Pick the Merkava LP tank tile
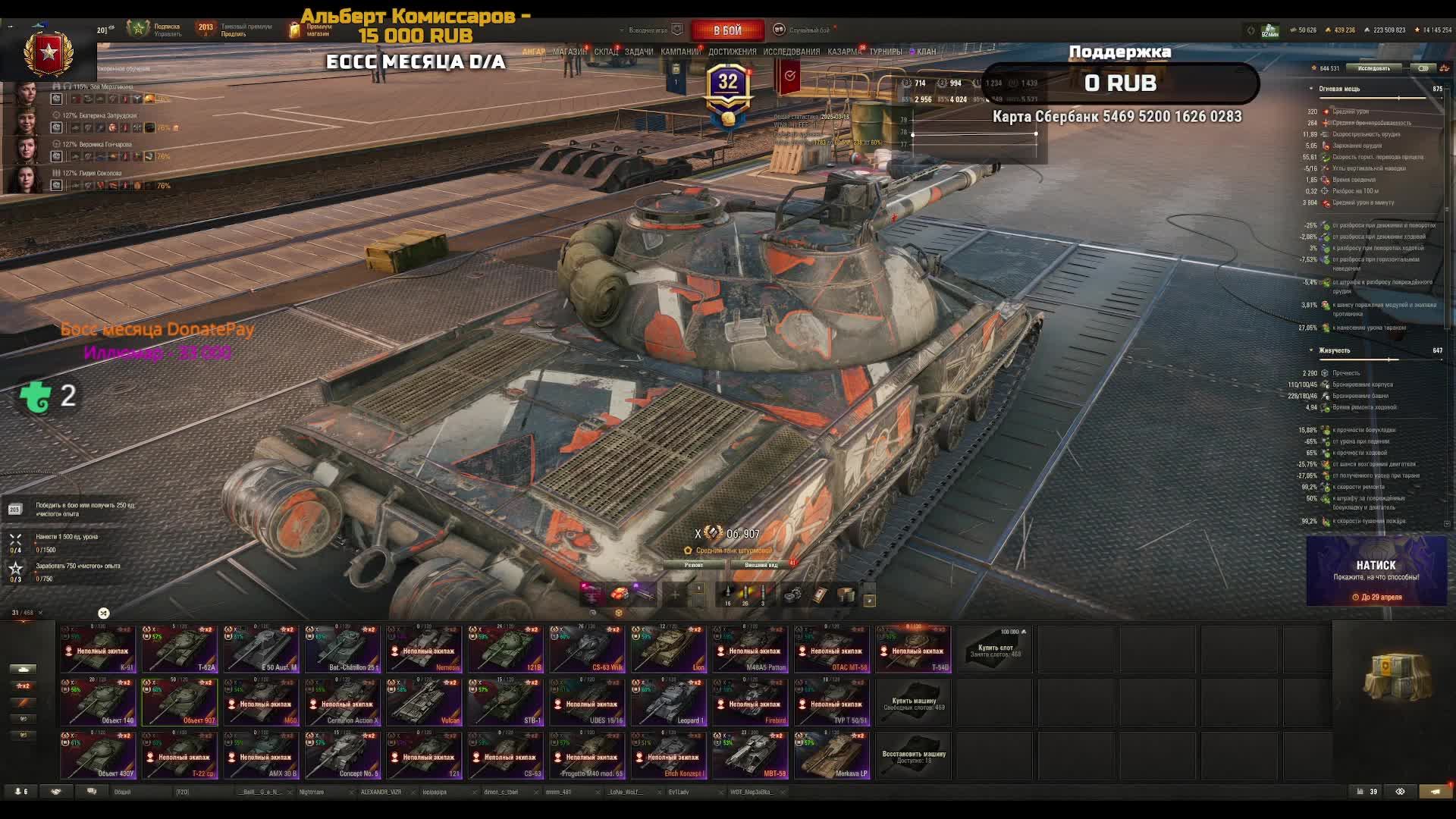1456x819 pixels. click(x=832, y=755)
